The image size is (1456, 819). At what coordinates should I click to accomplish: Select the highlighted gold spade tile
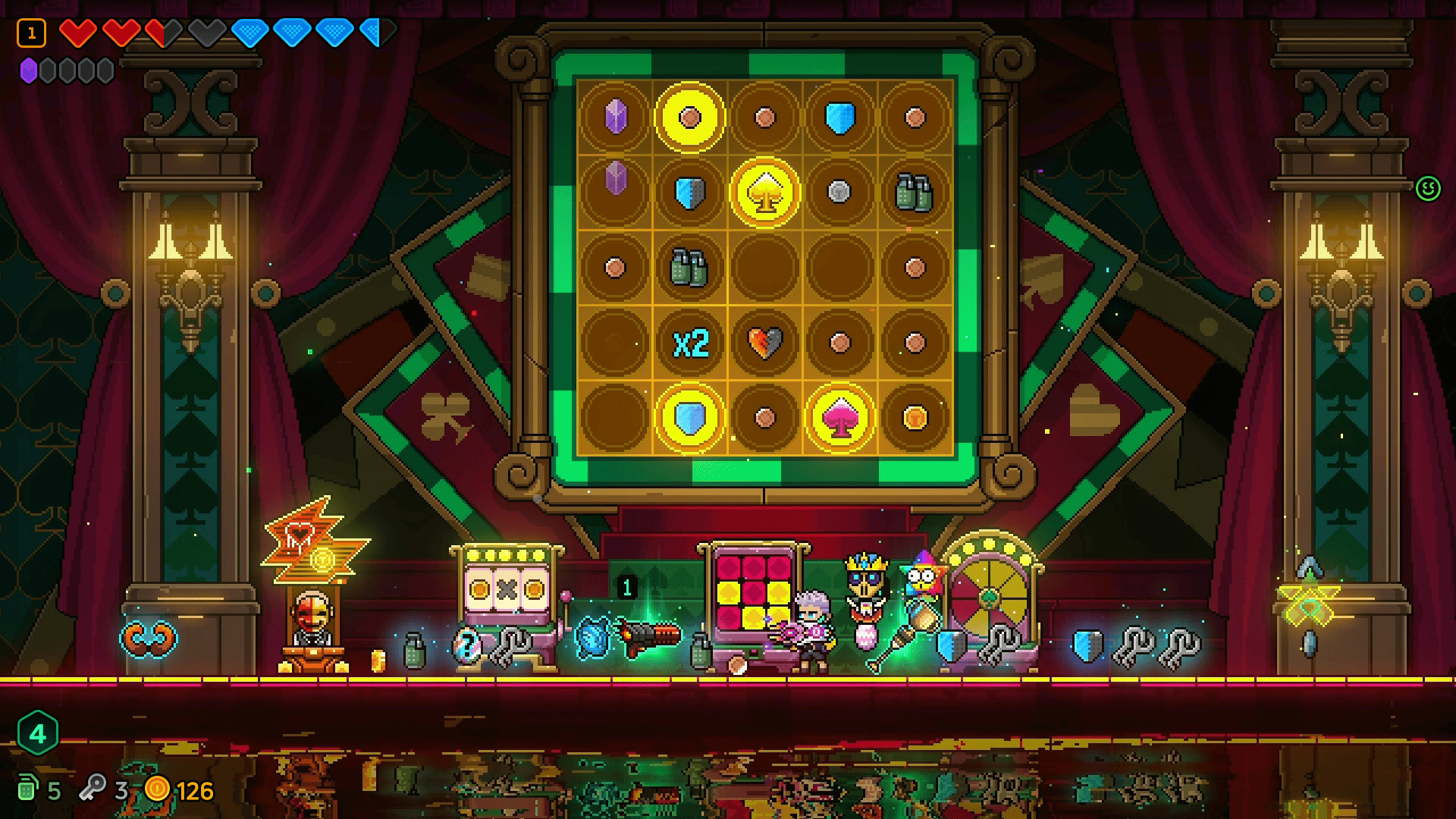coord(764,193)
